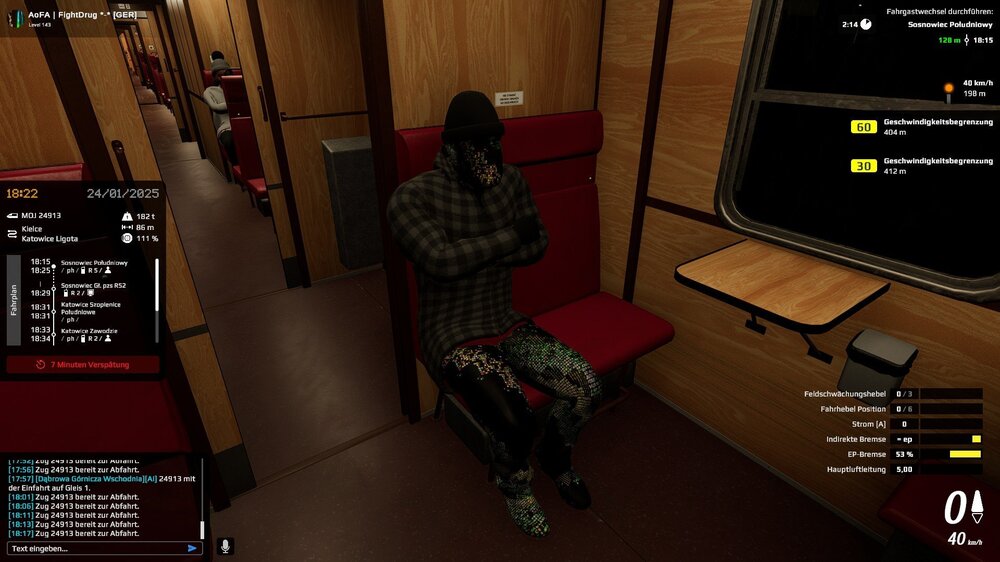The image size is (1000, 562).
Task: Click the chat text input field
Action: click(95, 548)
